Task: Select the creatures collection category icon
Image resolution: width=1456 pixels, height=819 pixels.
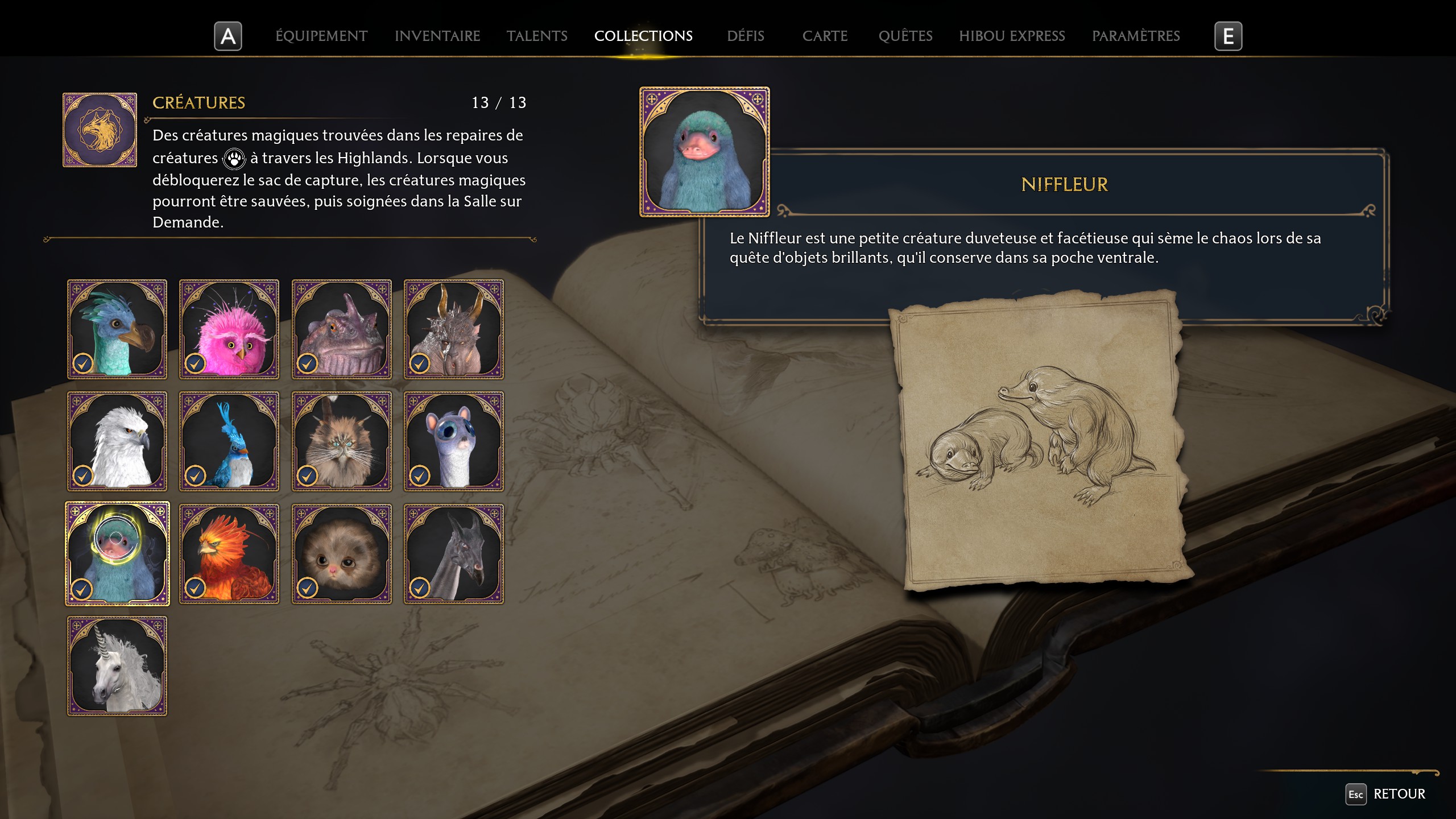Action: coord(100,129)
